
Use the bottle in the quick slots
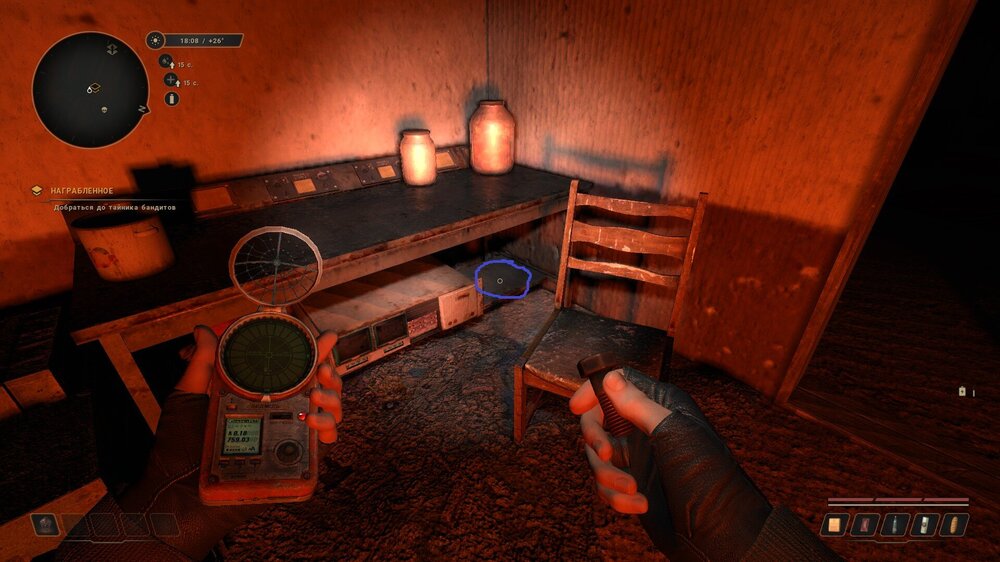(895, 524)
